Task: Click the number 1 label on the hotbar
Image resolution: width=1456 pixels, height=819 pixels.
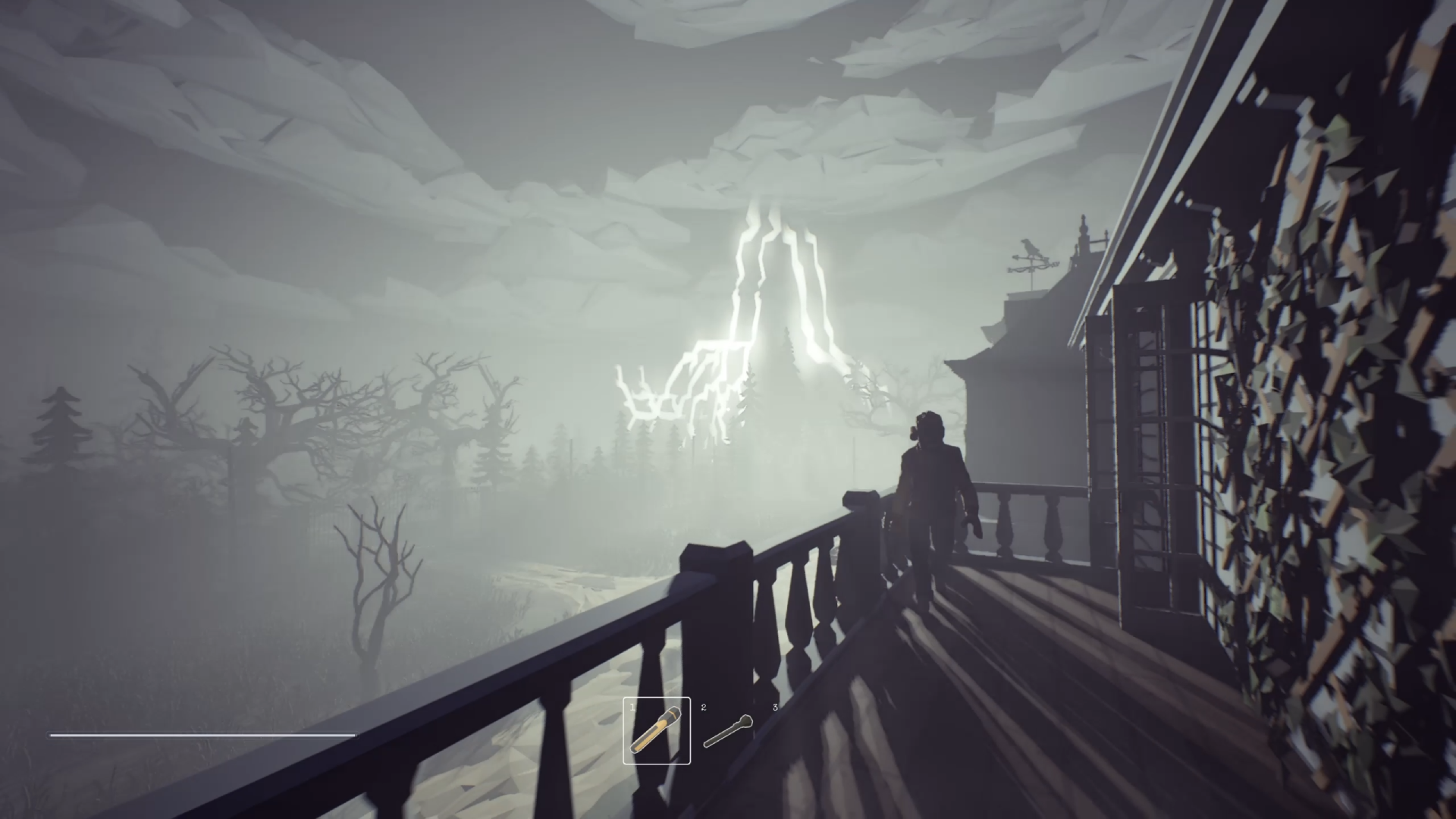Action: coord(632,707)
